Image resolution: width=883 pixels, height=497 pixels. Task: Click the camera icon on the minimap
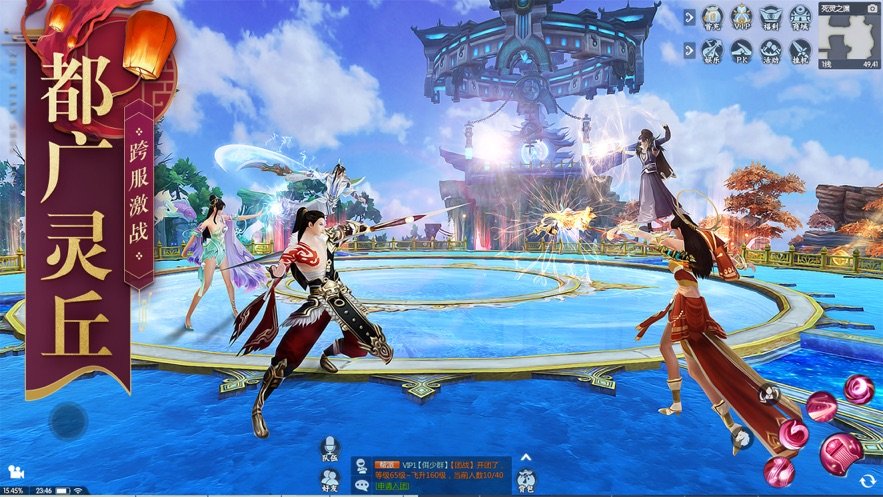(x=872, y=8)
